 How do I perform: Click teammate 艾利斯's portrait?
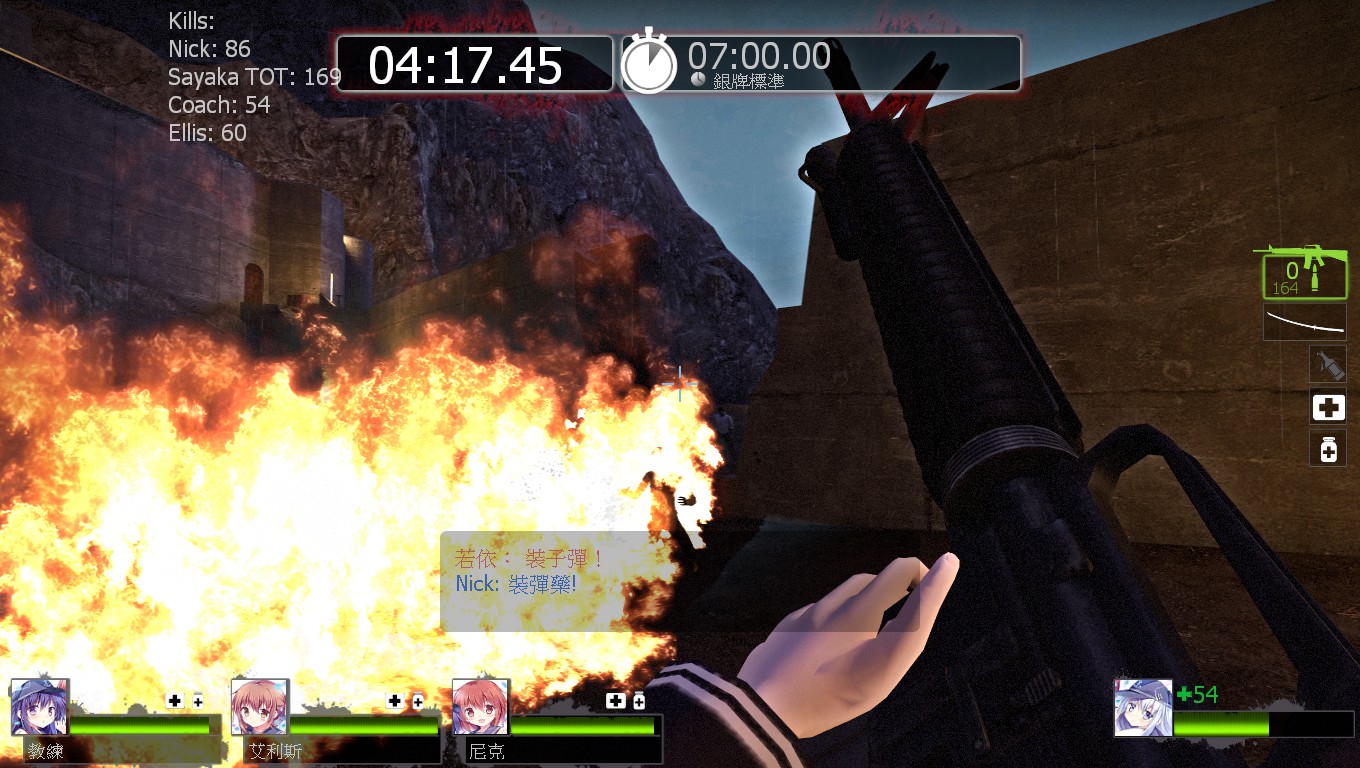(x=260, y=707)
